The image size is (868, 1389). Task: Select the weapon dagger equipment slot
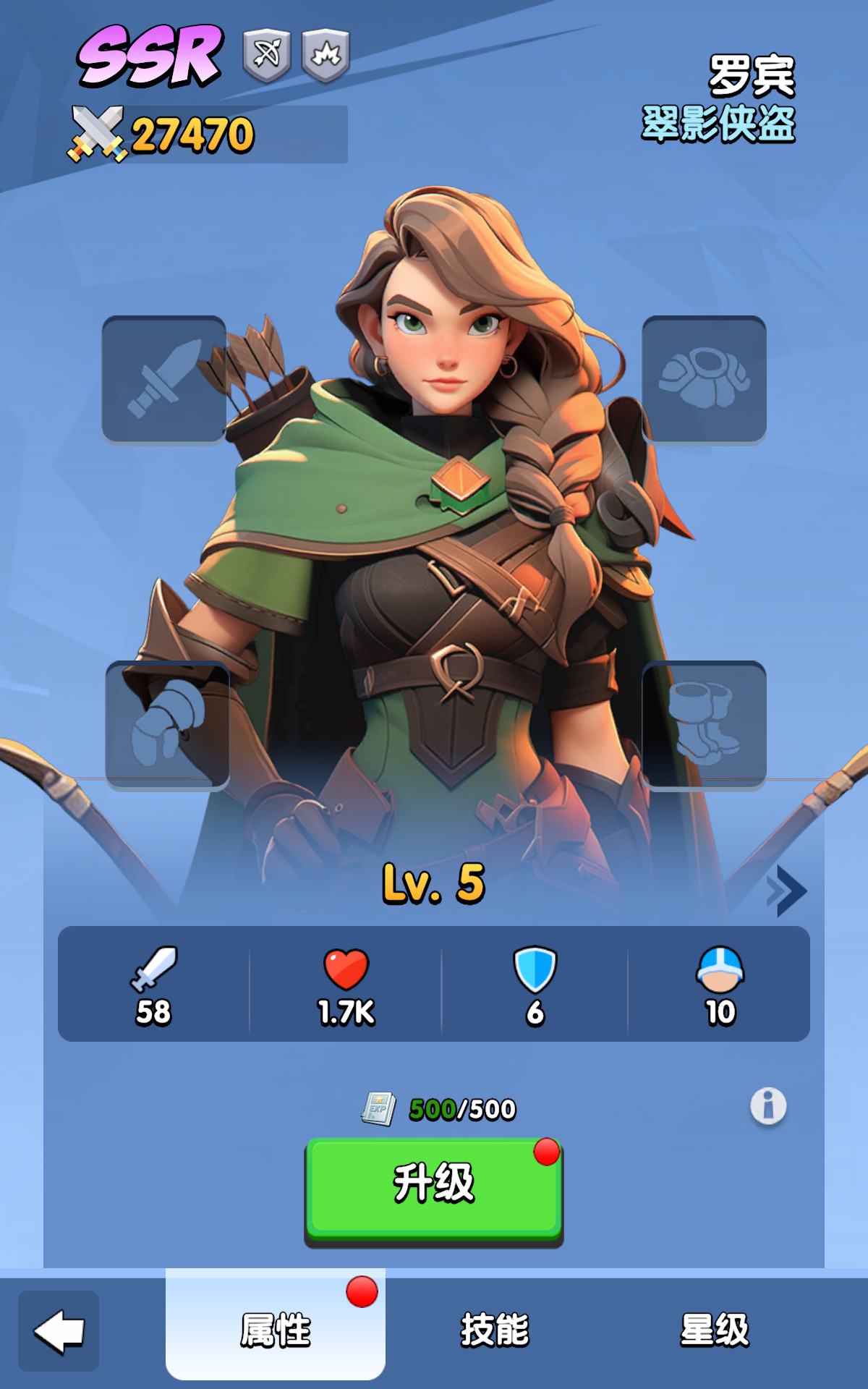(164, 379)
